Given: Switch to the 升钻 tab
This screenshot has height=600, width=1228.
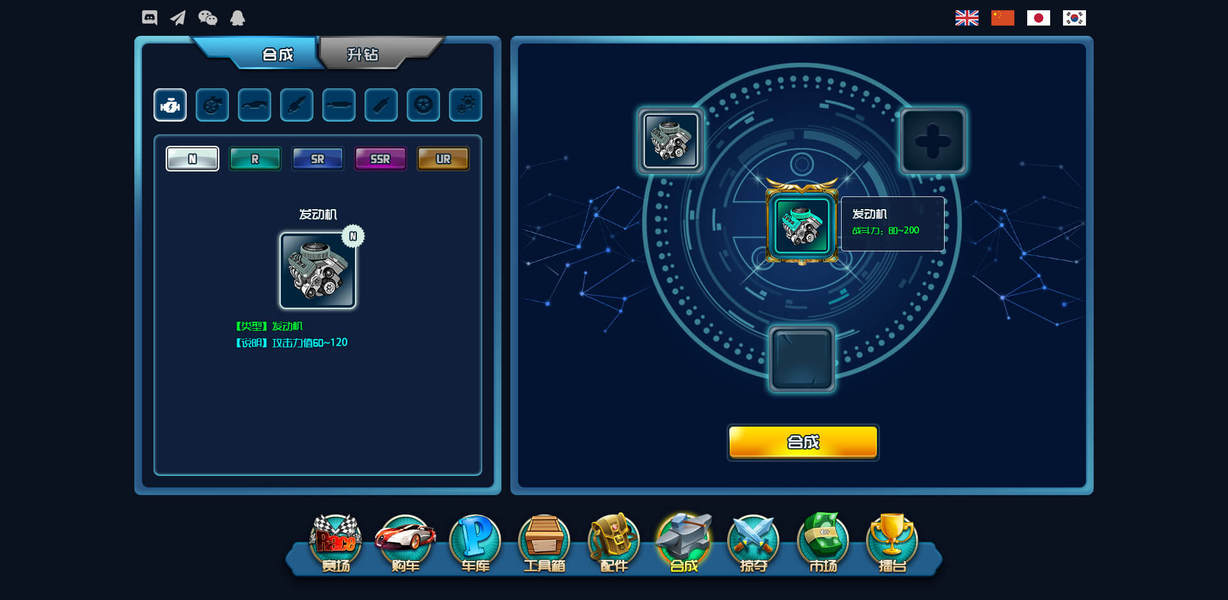Looking at the screenshot, I should click(x=364, y=54).
